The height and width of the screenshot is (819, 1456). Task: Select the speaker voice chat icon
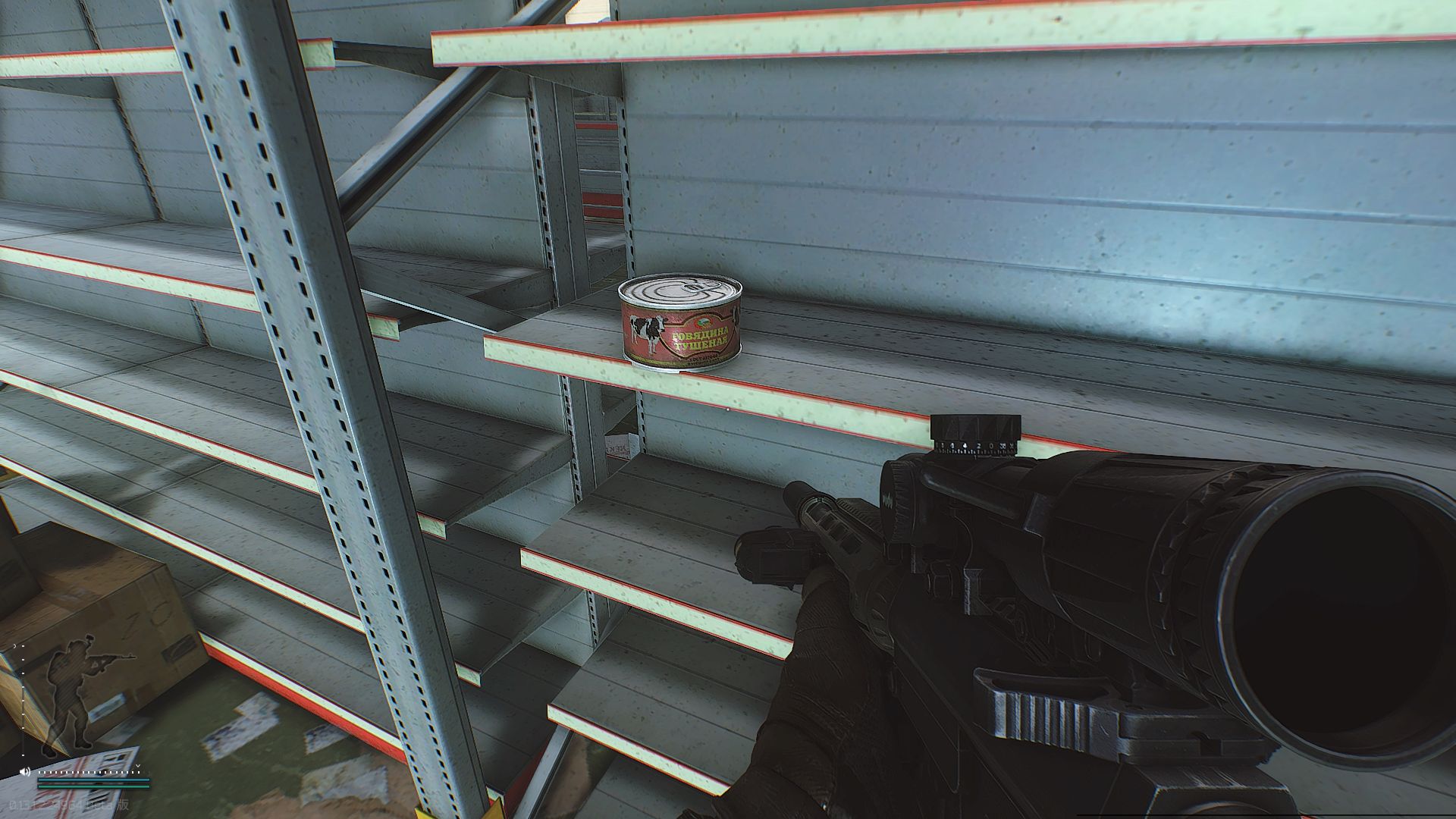click(25, 771)
